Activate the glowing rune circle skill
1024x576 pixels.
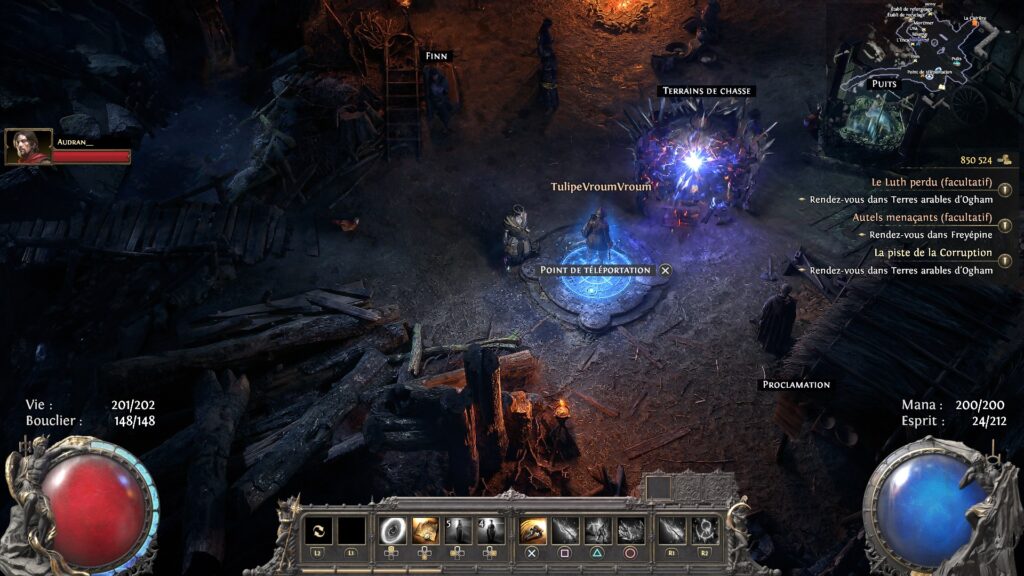click(704, 530)
